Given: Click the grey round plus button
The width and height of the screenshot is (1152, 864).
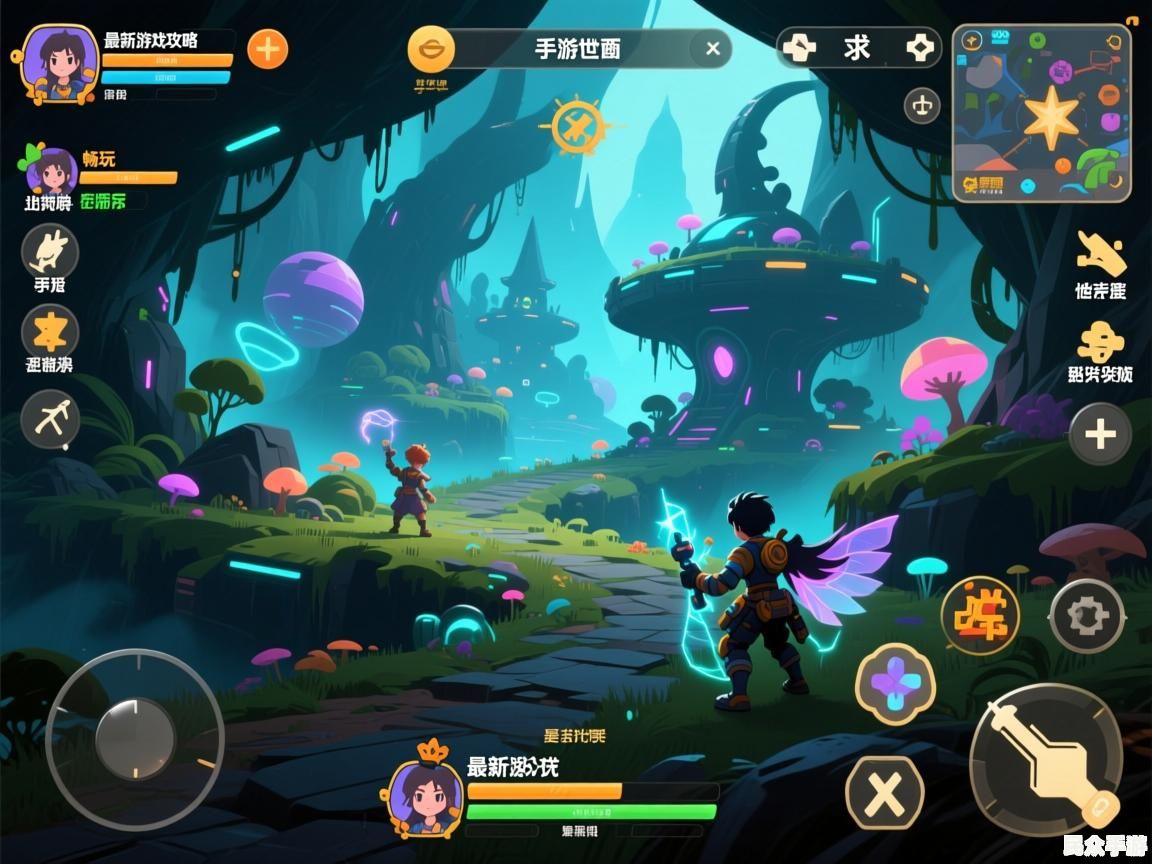Looking at the screenshot, I should [x=1100, y=434].
